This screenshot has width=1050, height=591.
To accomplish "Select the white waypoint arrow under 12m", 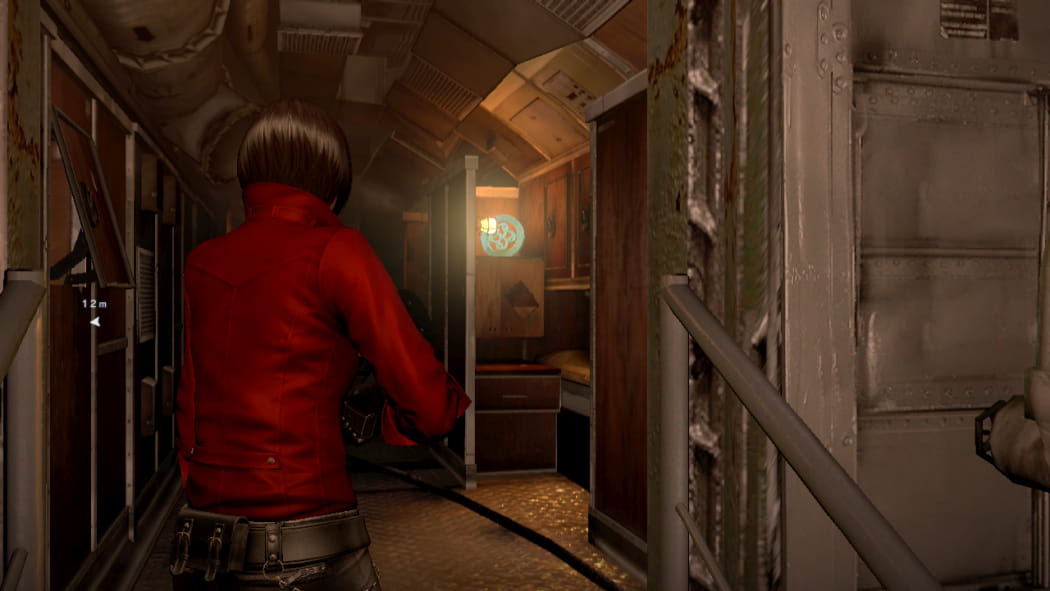I will point(95,322).
